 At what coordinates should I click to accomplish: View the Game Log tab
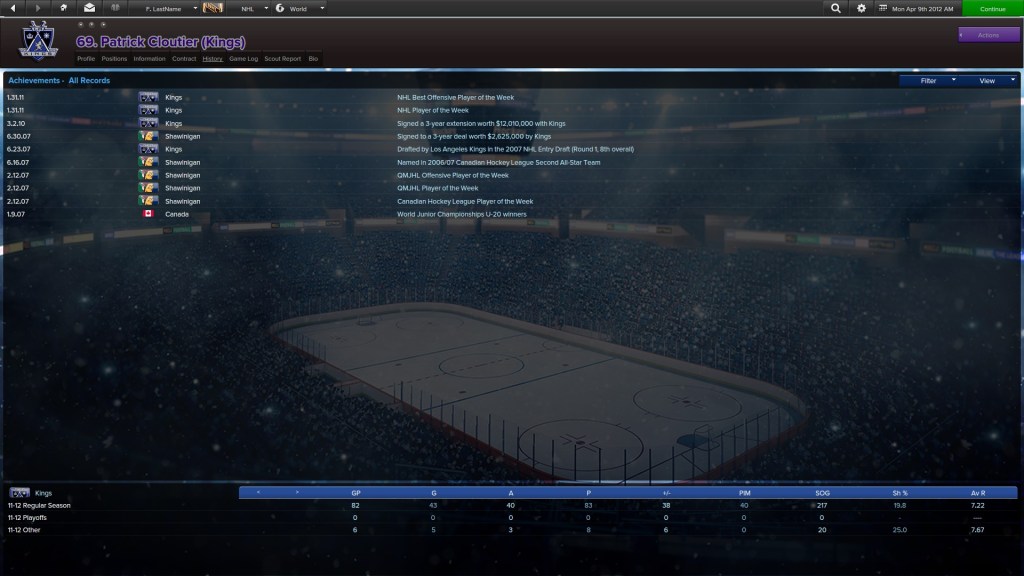tap(243, 59)
